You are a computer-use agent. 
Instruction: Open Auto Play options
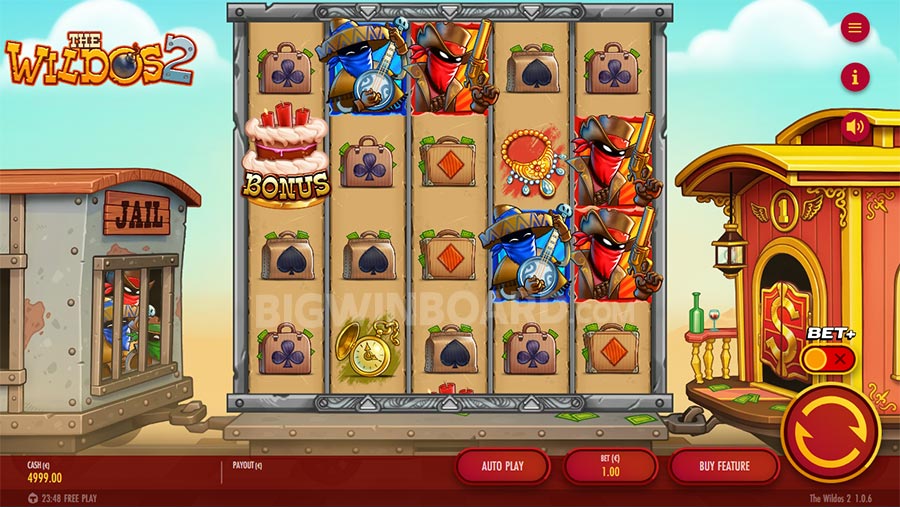(x=503, y=466)
